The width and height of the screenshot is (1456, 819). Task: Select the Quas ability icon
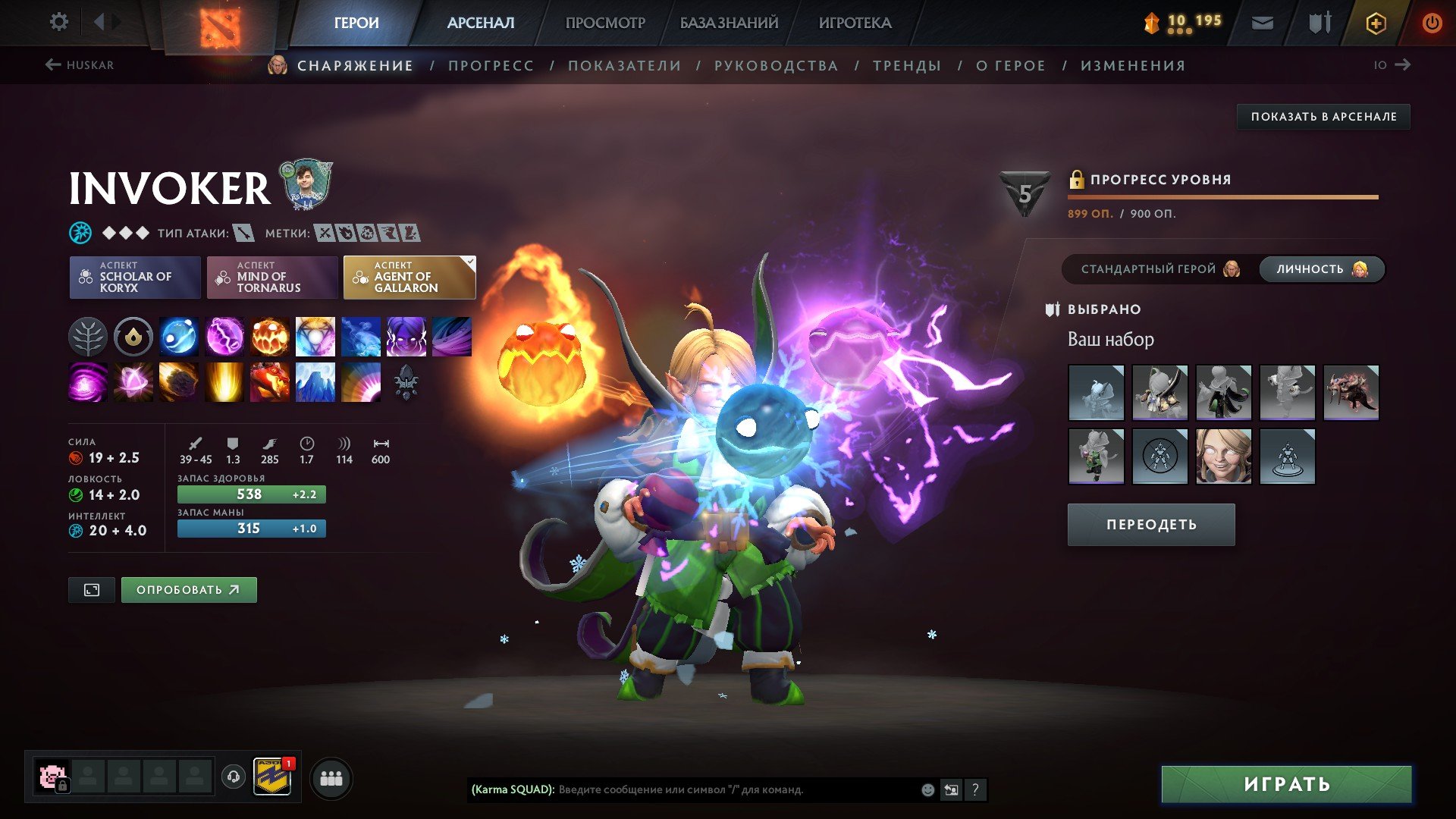pos(178,337)
